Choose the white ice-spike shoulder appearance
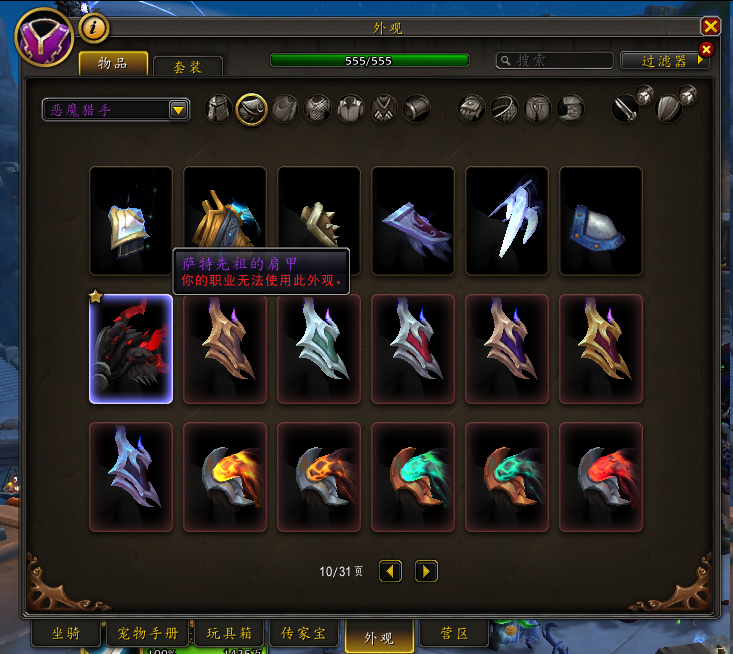 (x=507, y=221)
